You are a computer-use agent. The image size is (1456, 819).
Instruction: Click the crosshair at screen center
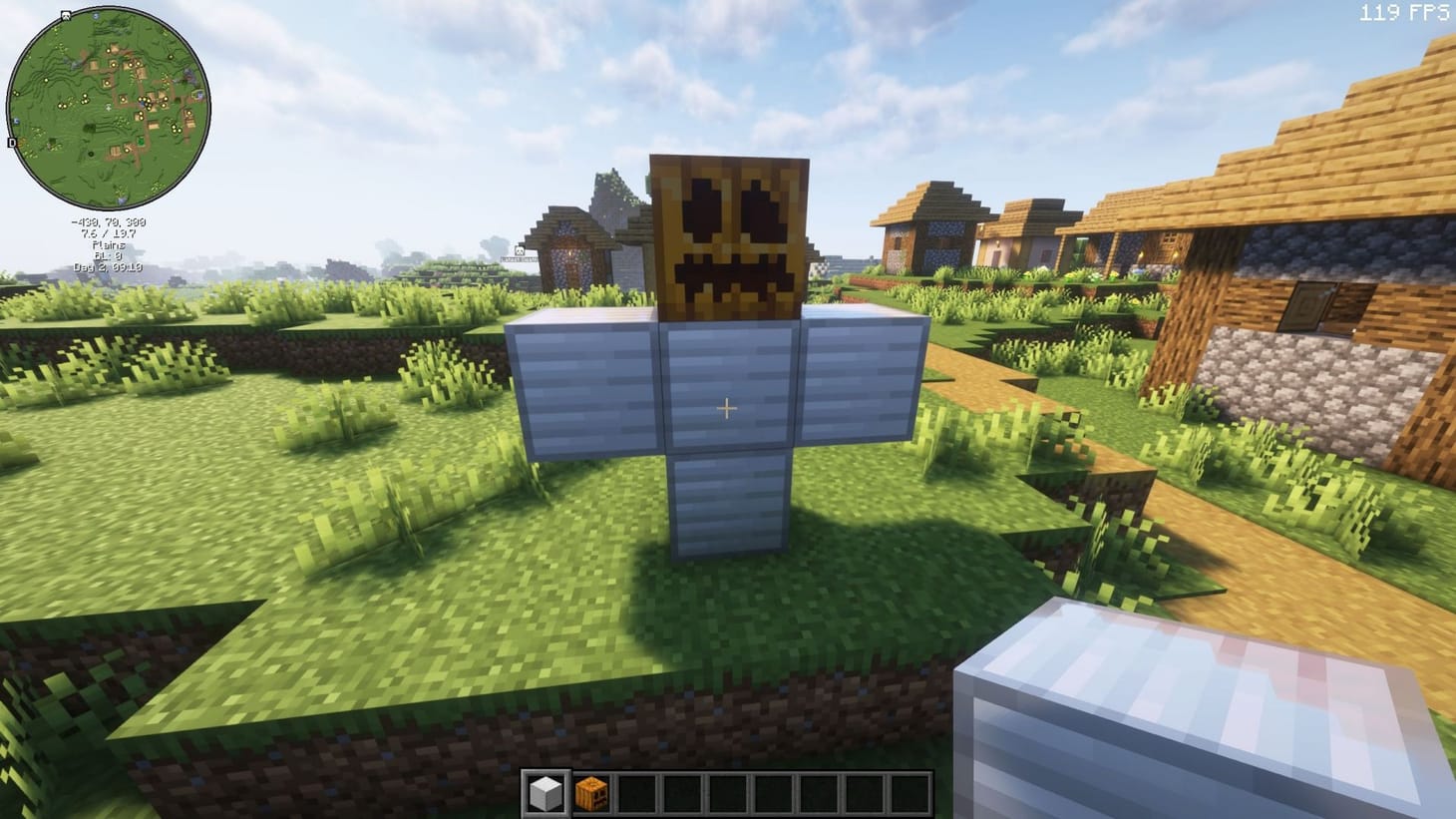click(727, 409)
